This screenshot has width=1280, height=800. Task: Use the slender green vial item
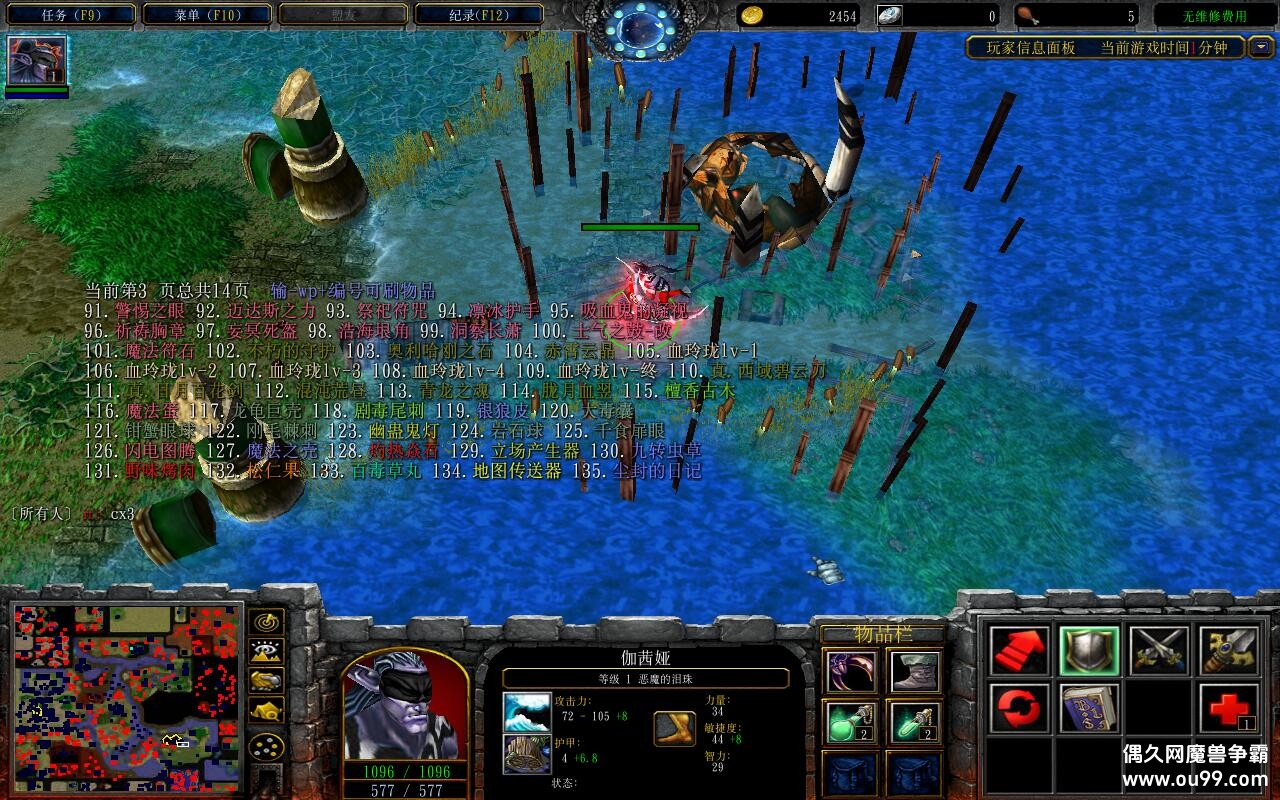tap(915, 722)
